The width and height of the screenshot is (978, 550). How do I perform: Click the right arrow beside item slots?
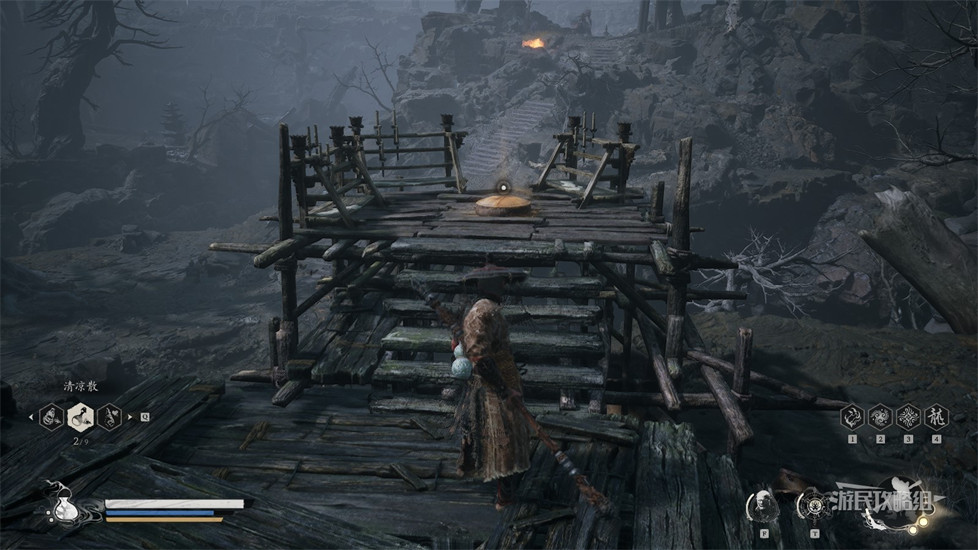[130, 415]
